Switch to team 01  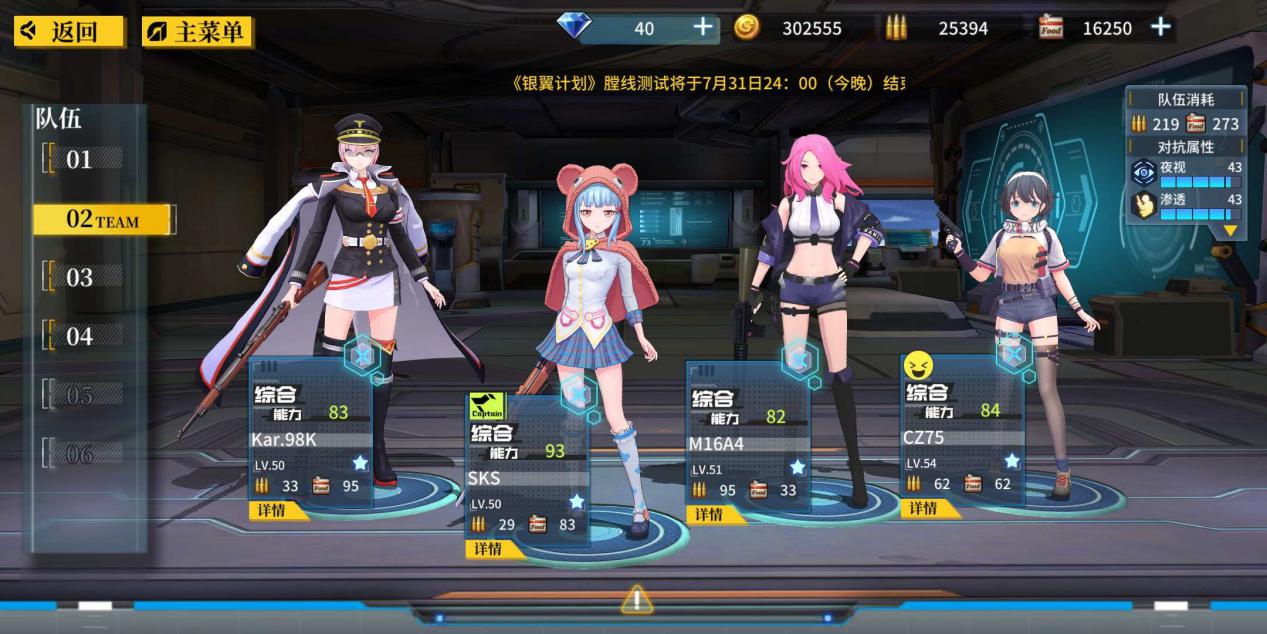[80, 159]
